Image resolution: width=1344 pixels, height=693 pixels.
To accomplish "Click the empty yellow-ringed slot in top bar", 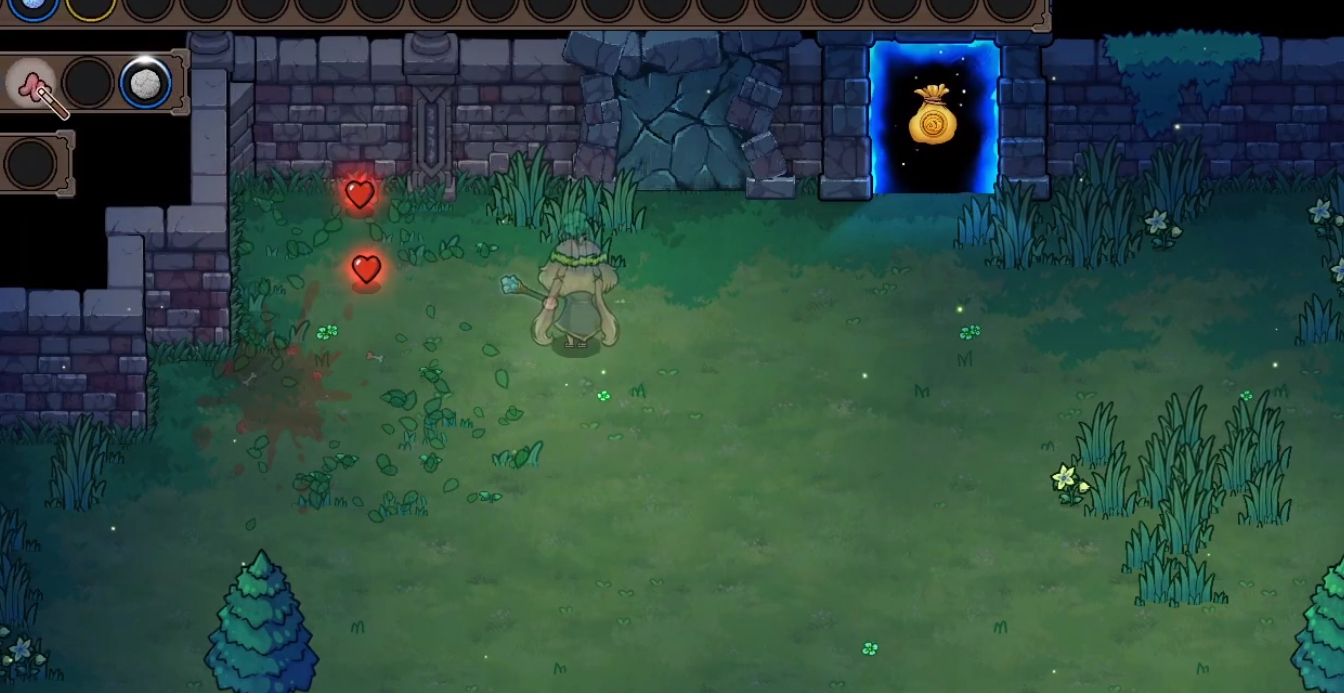I will coord(90,6).
